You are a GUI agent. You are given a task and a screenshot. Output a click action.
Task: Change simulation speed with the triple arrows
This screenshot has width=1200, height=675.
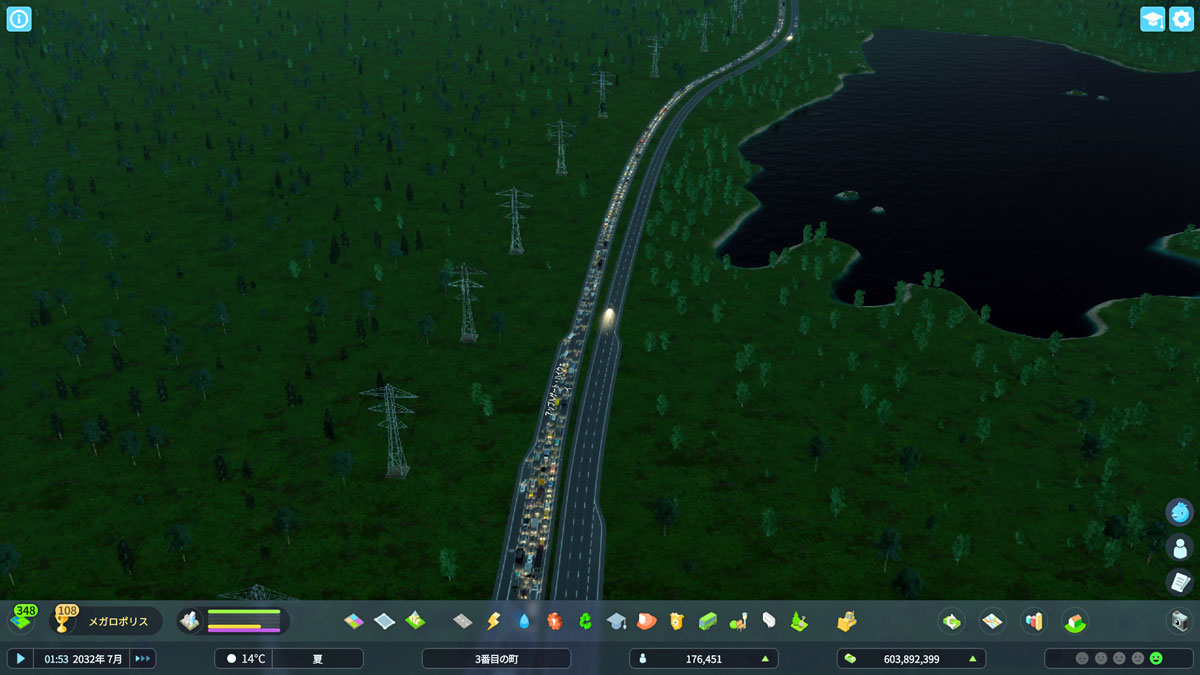(143, 658)
